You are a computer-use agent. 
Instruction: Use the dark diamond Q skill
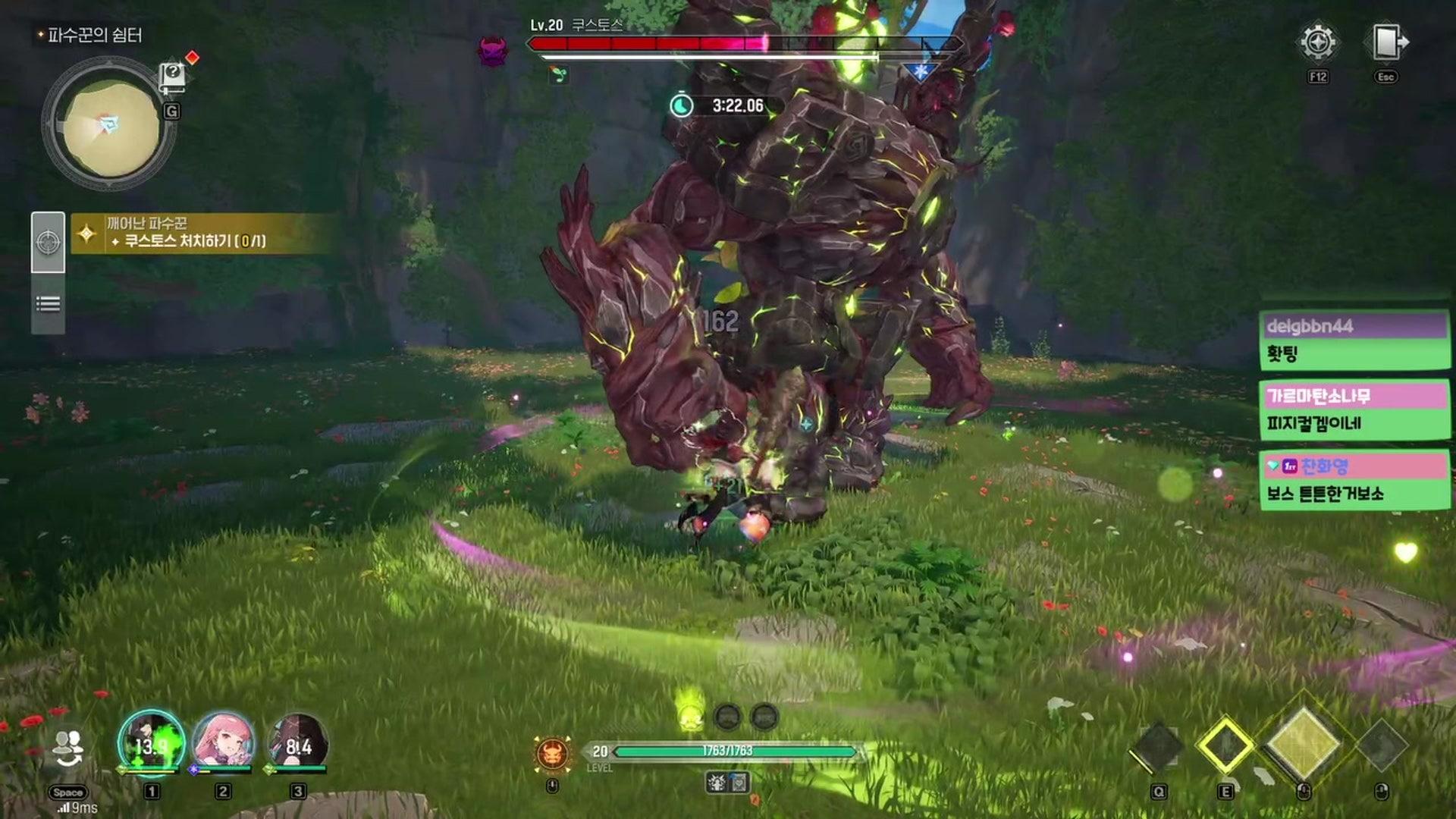click(1157, 748)
